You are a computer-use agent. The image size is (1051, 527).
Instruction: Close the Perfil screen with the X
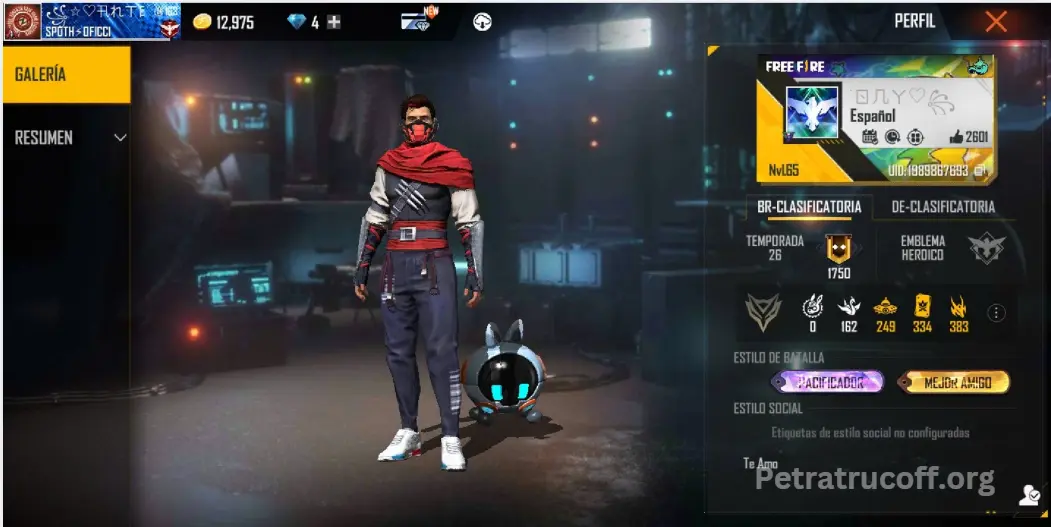pos(996,21)
